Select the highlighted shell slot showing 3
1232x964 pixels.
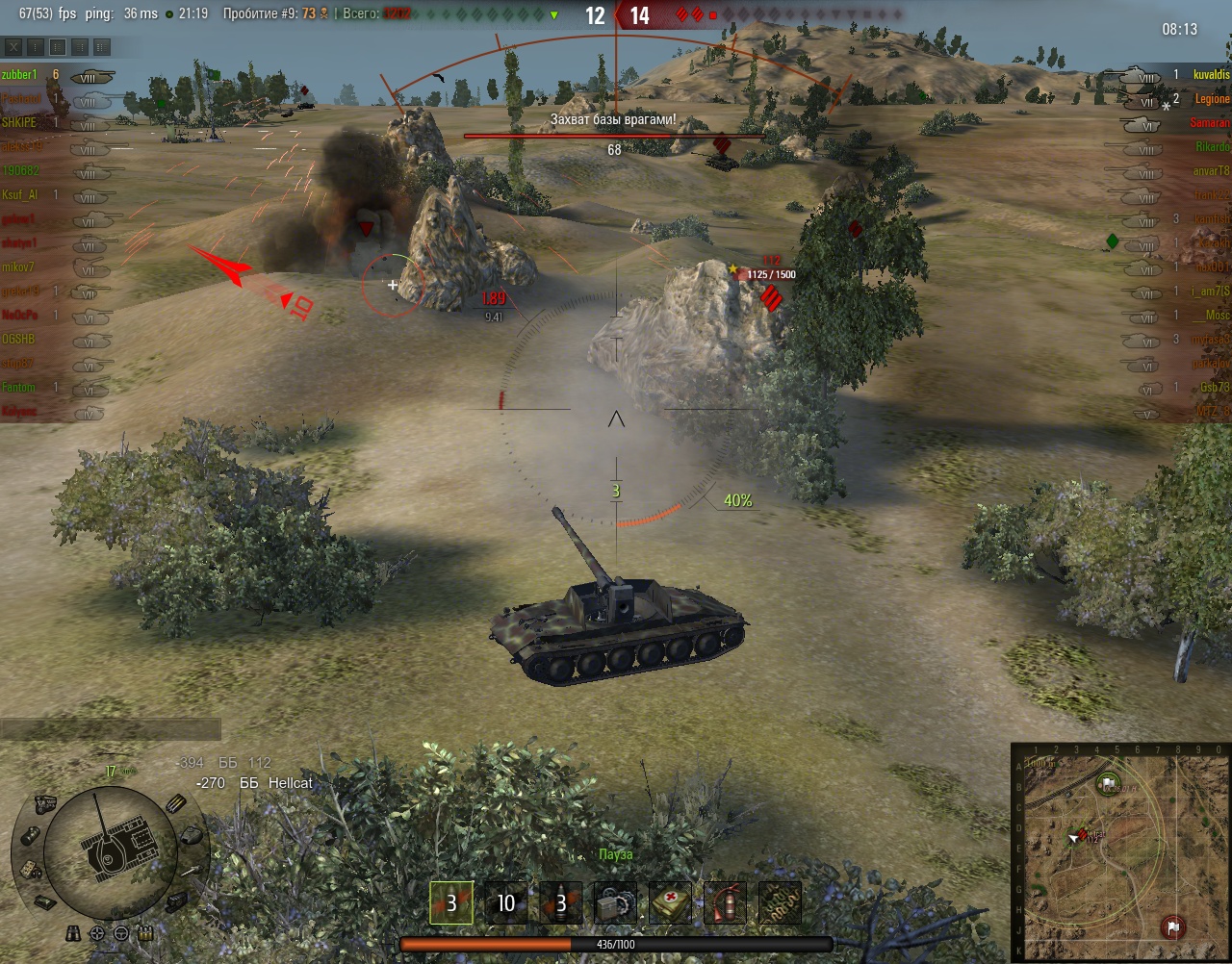click(450, 903)
